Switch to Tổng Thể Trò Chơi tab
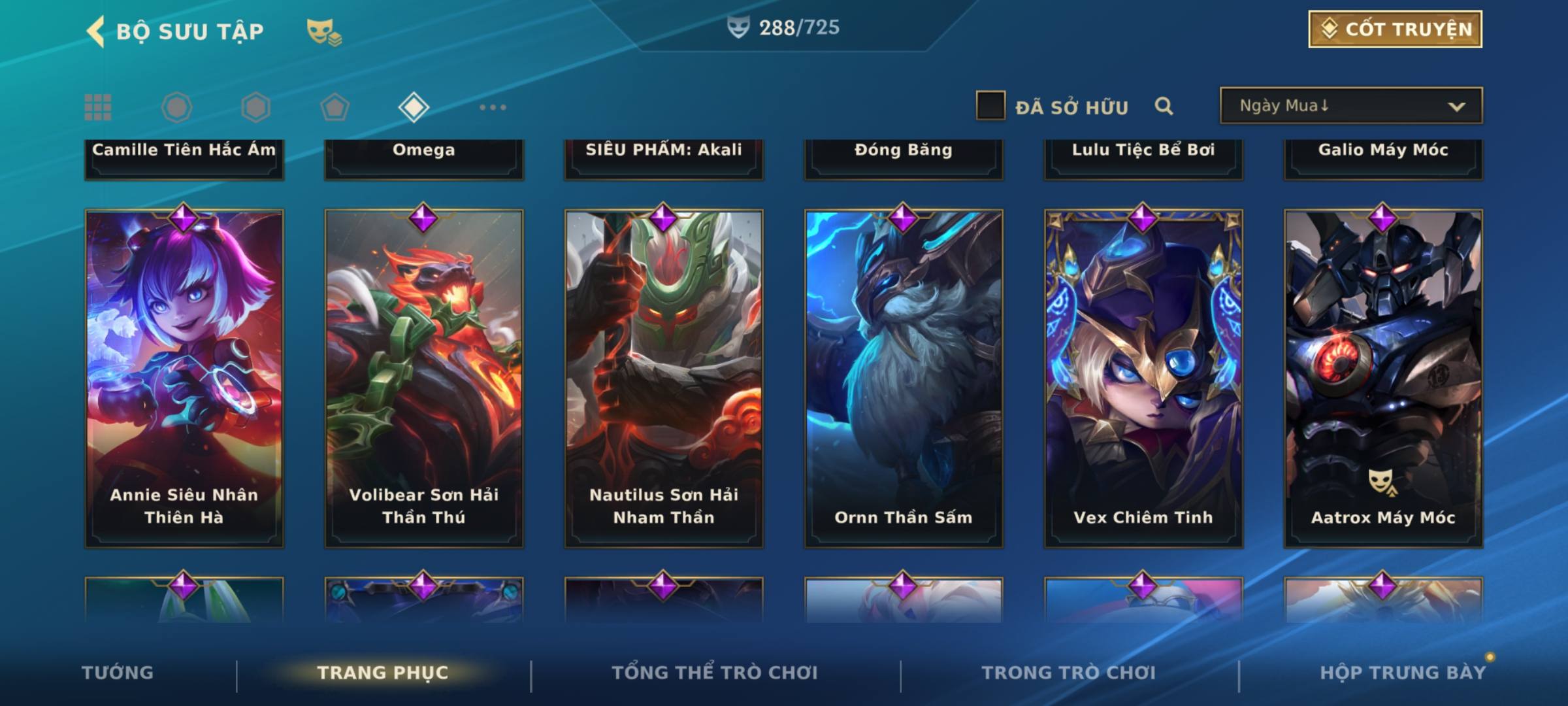This screenshot has width=1568, height=706. (715, 673)
